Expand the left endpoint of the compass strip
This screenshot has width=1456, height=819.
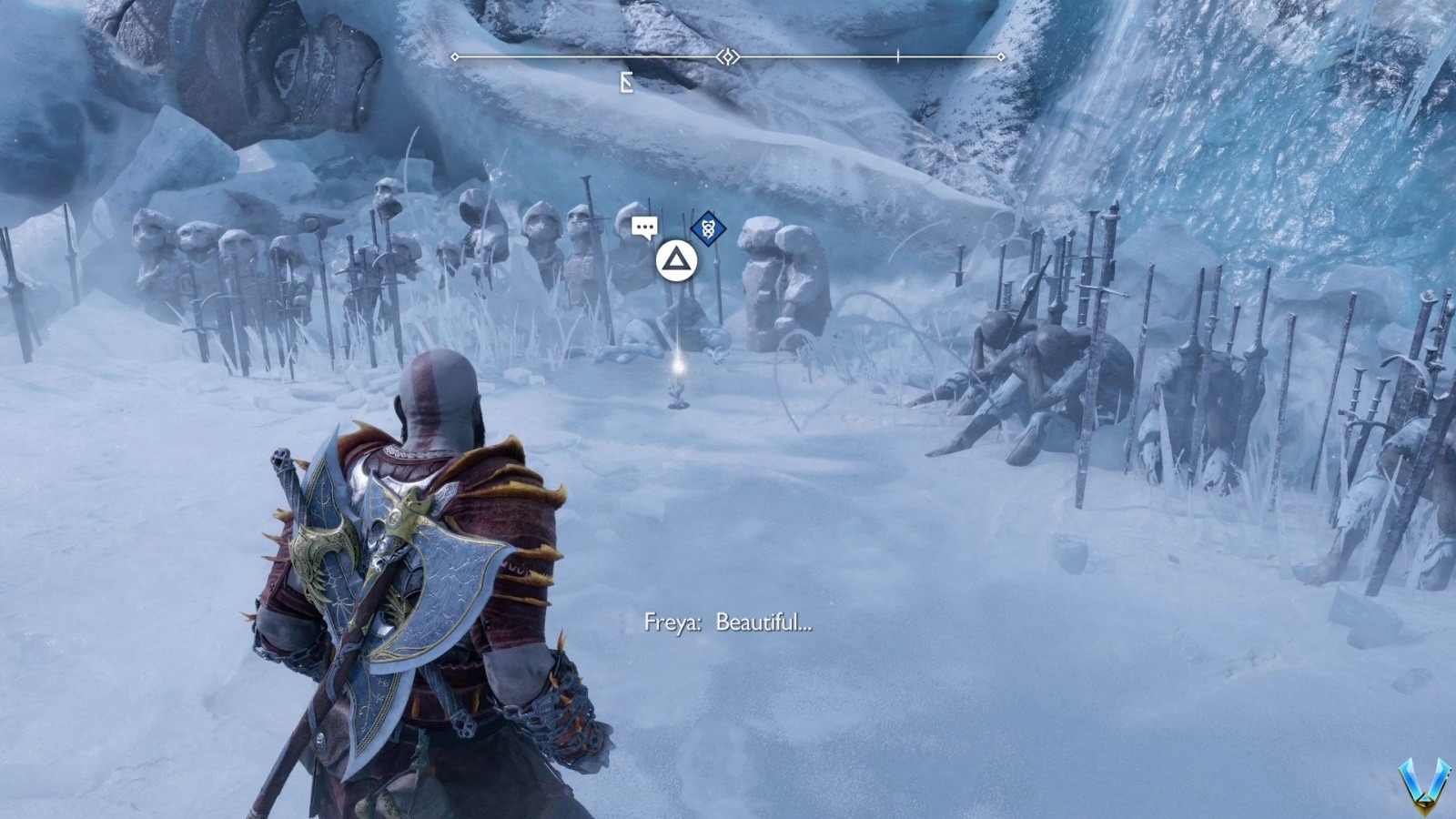pos(453,56)
